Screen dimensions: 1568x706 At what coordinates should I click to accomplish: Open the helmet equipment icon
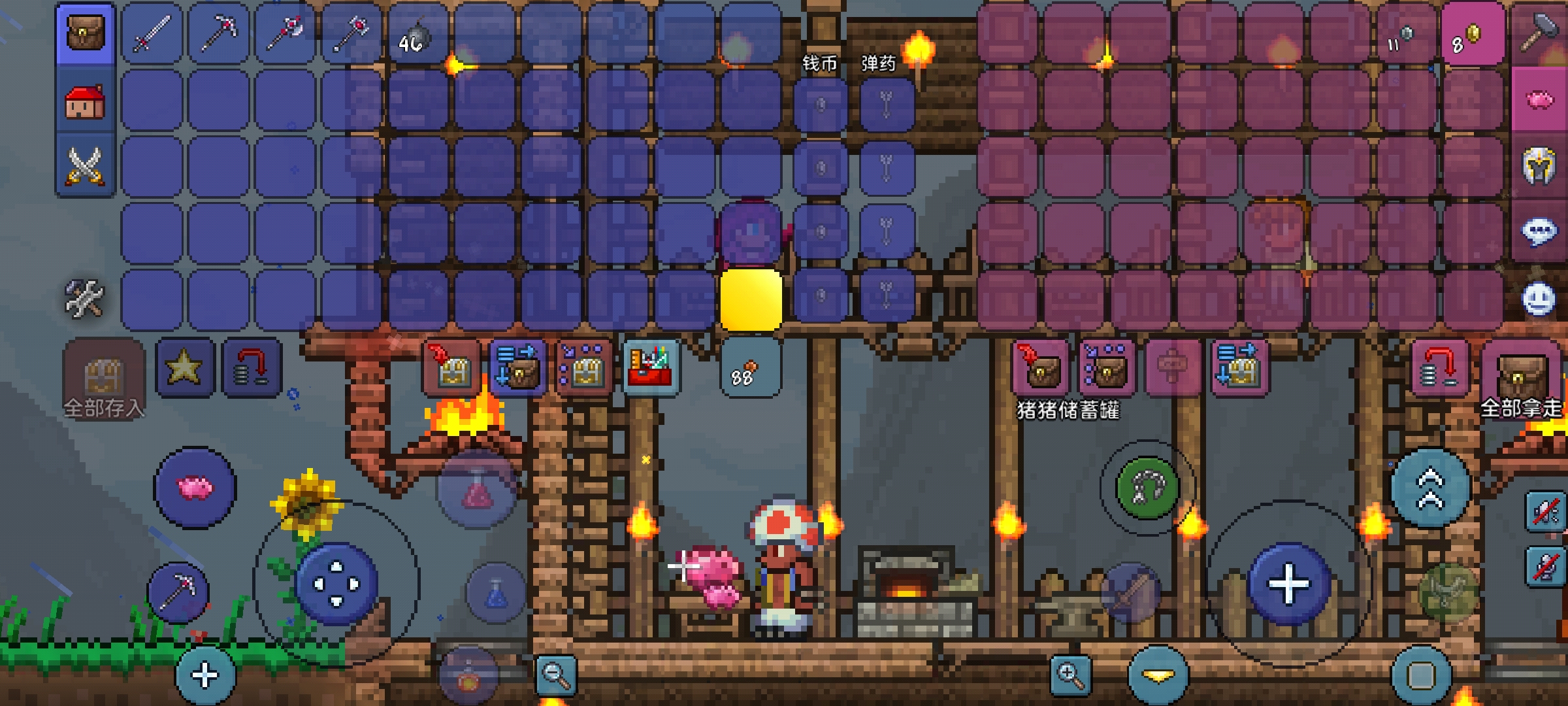(1541, 166)
